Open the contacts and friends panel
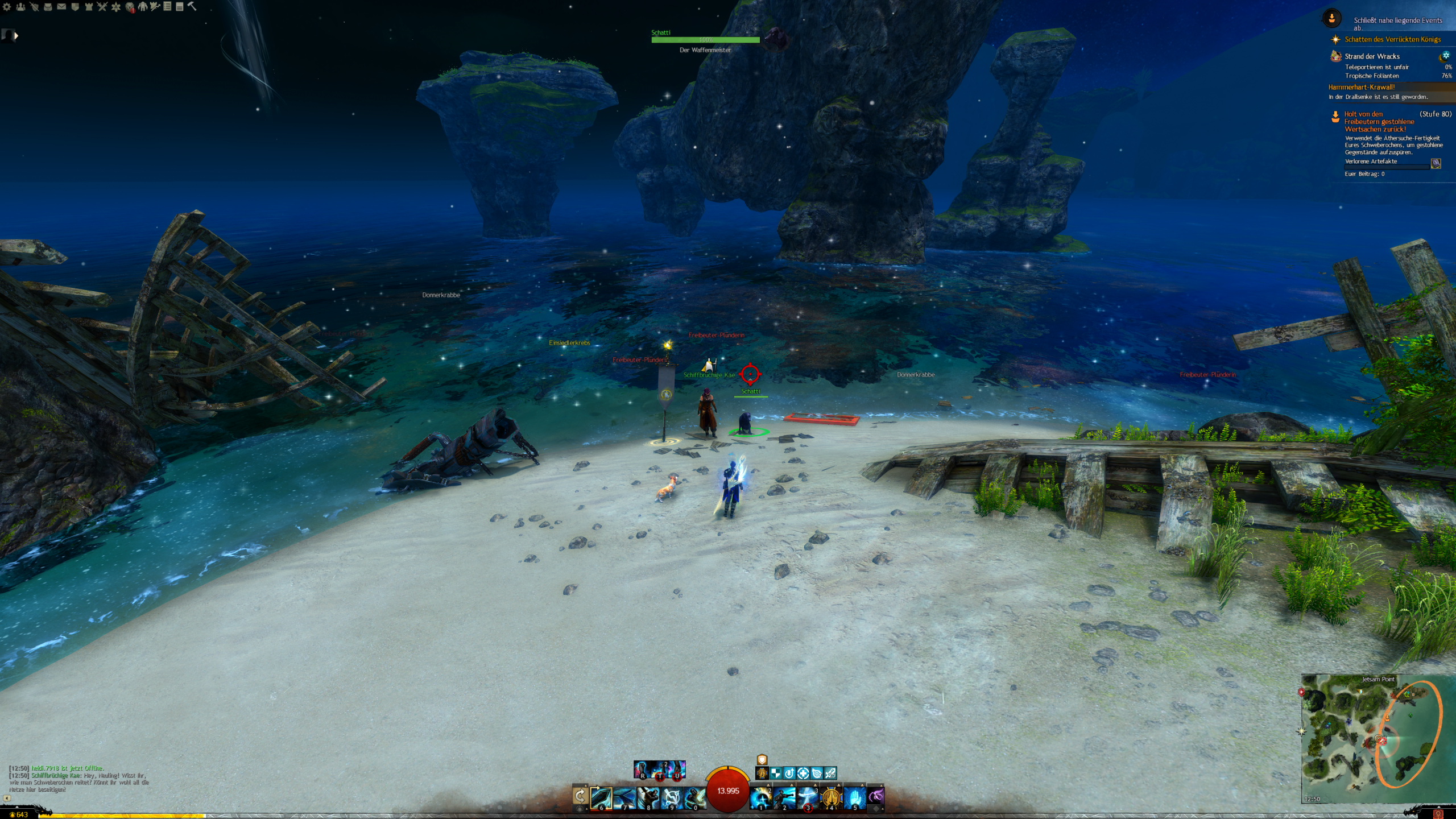 (x=20, y=7)
